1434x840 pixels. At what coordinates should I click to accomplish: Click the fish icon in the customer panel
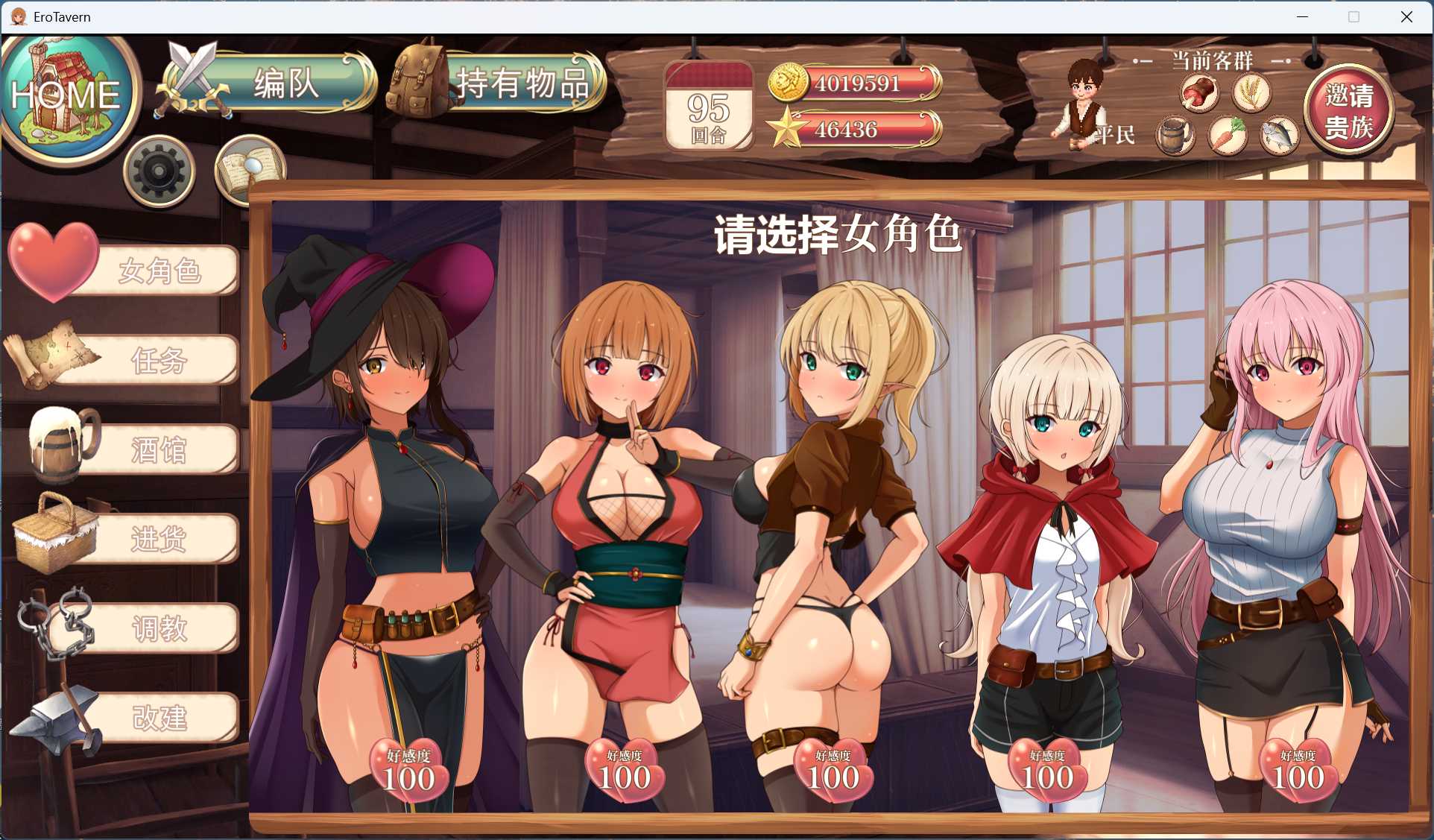[x=1280, y=135]
